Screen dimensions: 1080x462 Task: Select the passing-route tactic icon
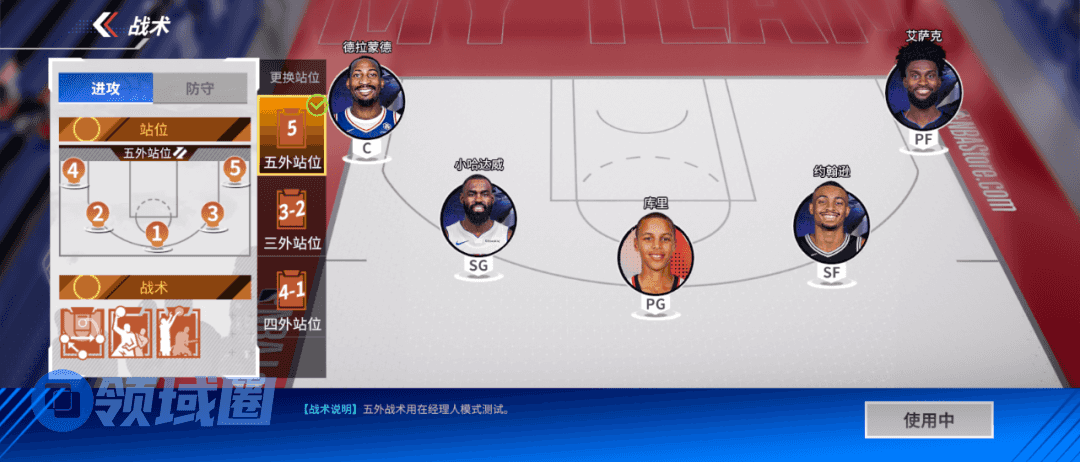[x=82, y=333]
